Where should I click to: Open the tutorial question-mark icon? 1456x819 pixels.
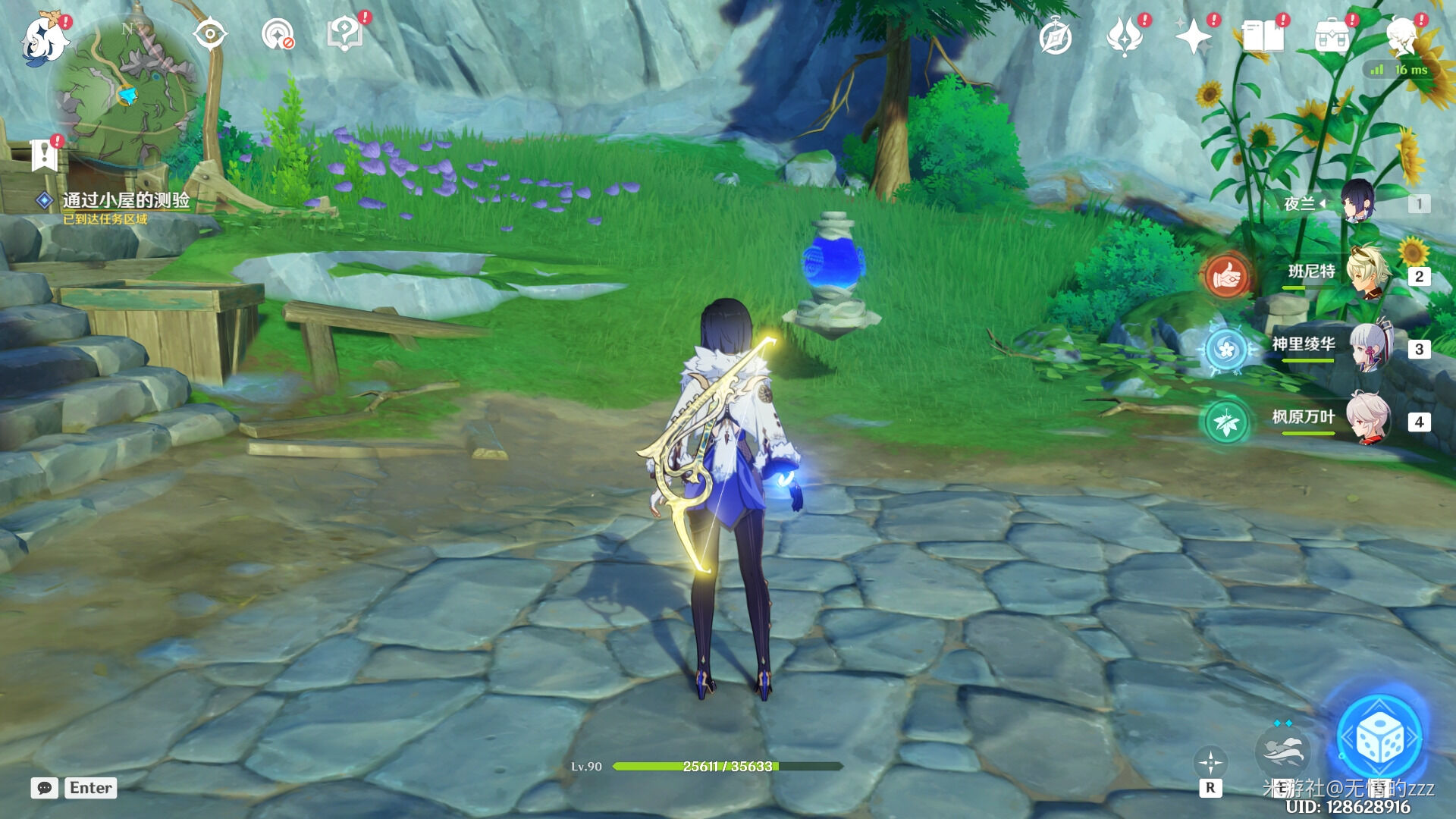(344, 35)
